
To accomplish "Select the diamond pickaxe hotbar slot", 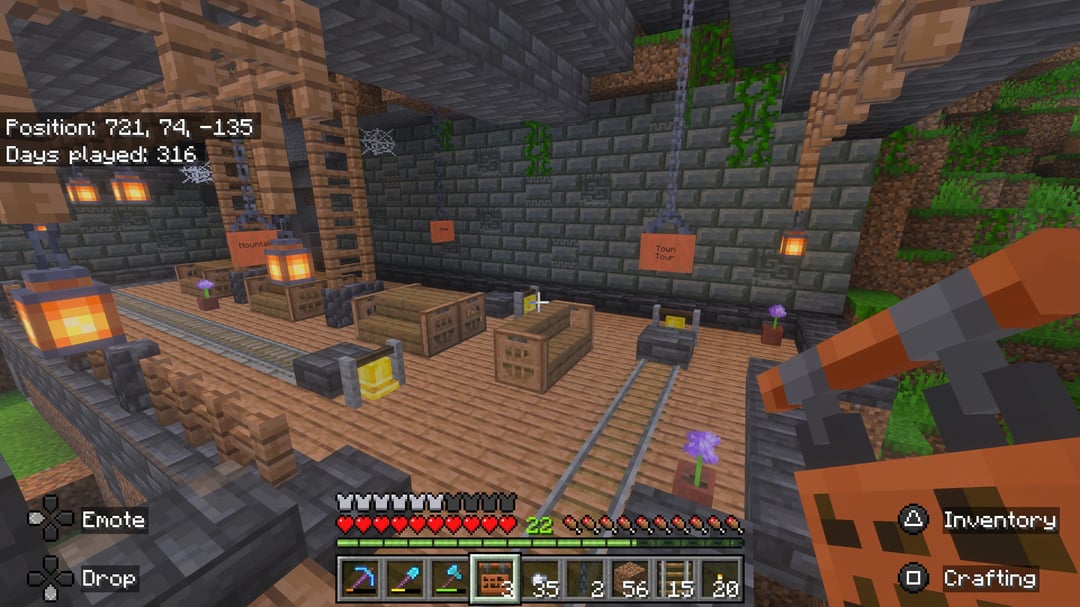I will (359, 579).
